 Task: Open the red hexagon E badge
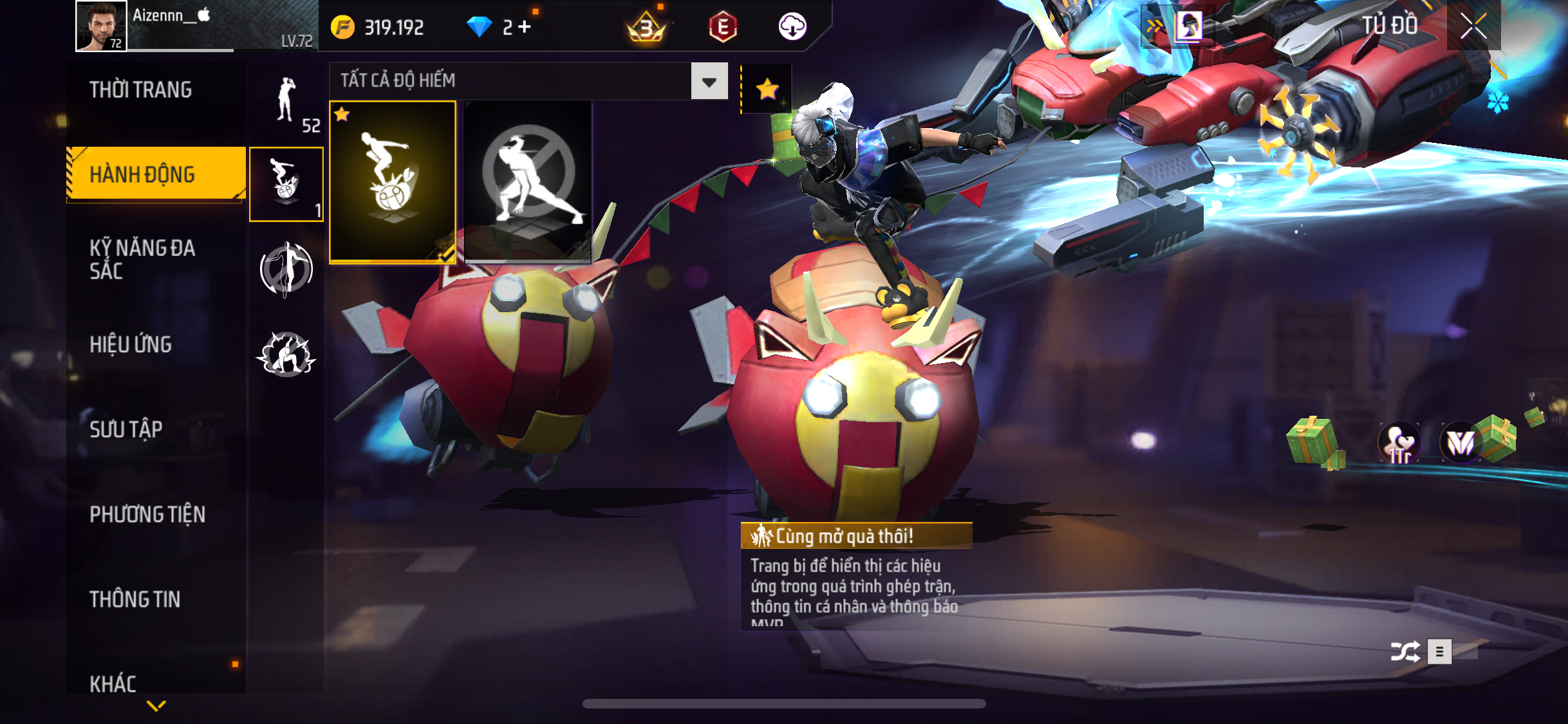[722, 27]
